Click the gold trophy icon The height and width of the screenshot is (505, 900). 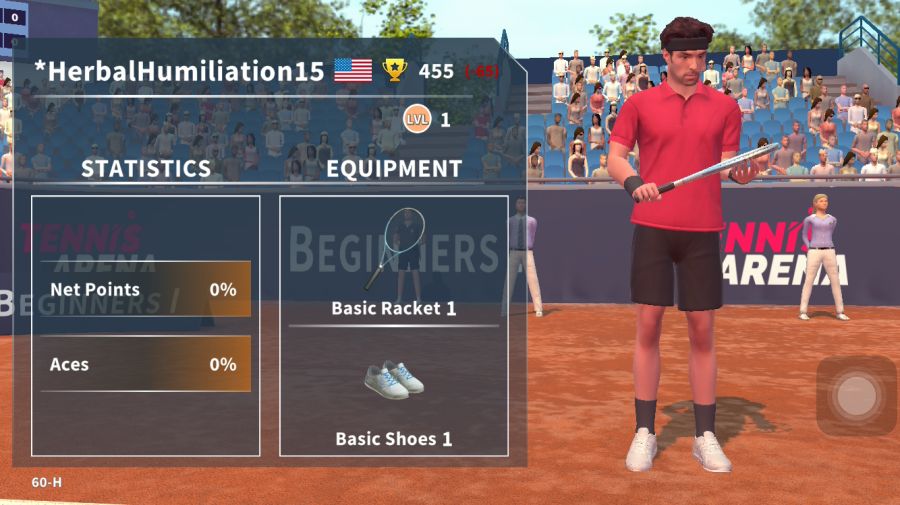pos(395,71)
